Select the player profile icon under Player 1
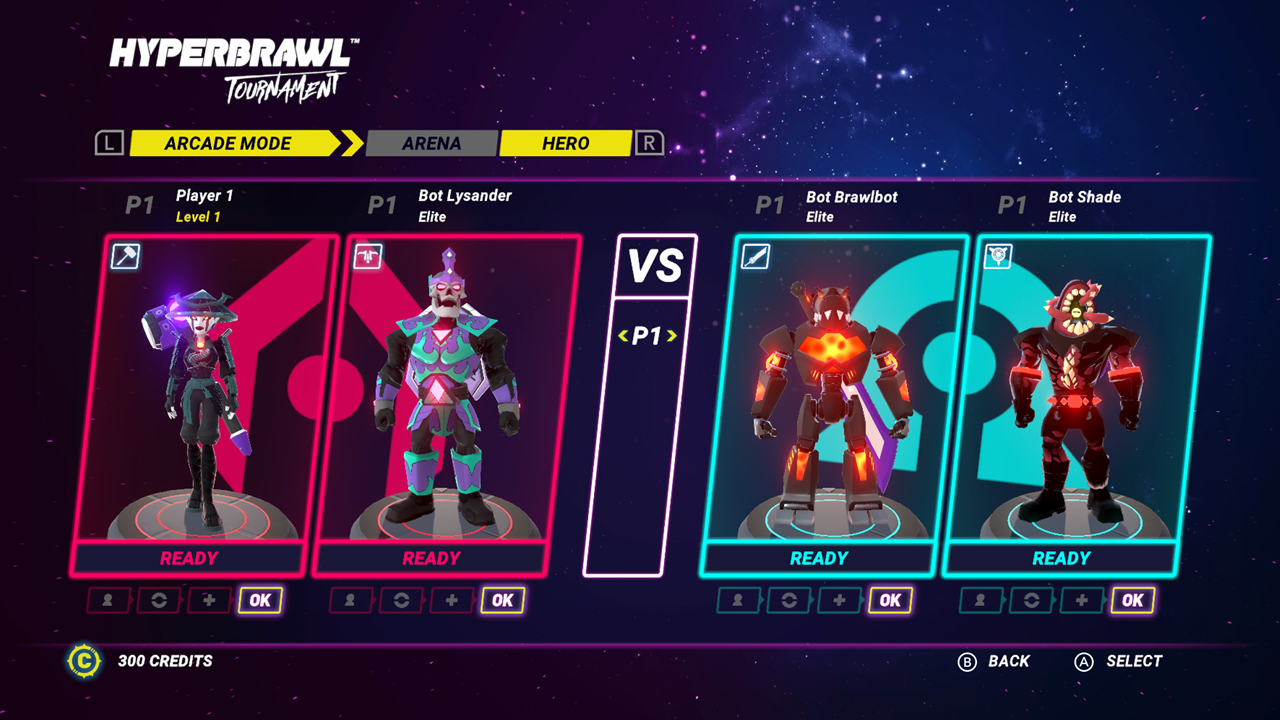Viewport: 1280px width, 720px height. click(107, 600)
